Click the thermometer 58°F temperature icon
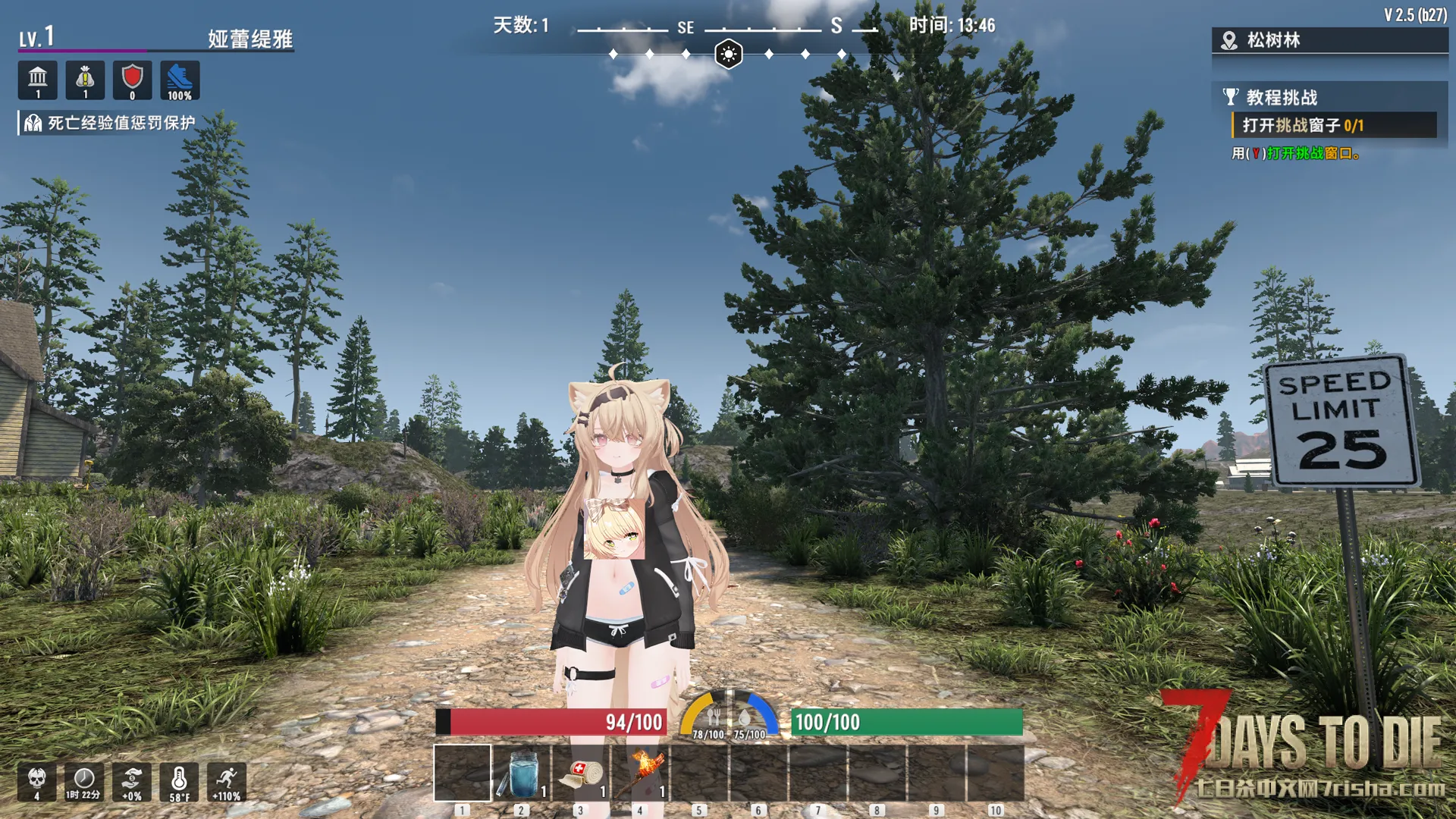 [179, 782]
